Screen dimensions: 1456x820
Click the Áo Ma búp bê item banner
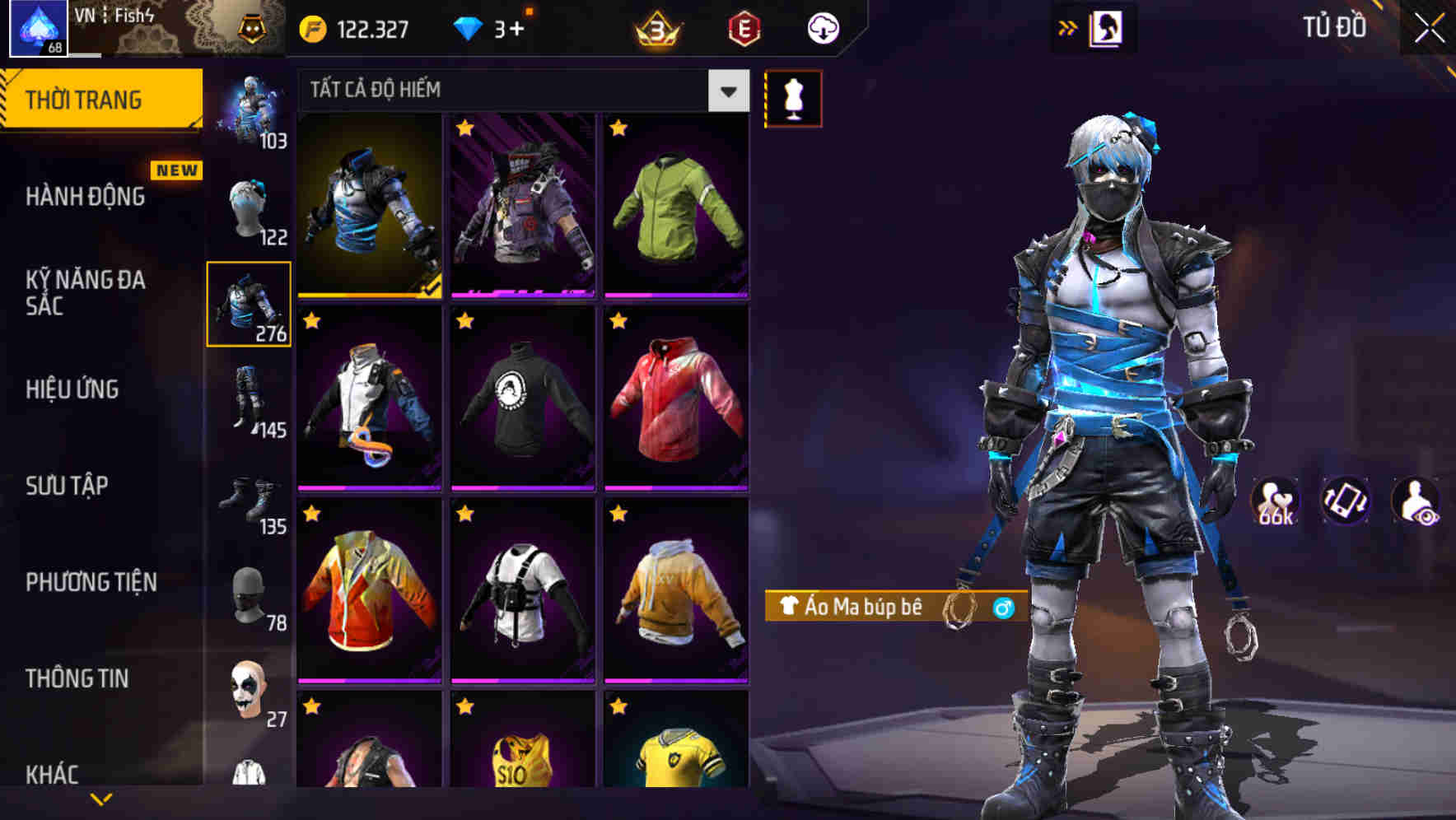click(873, 607)
